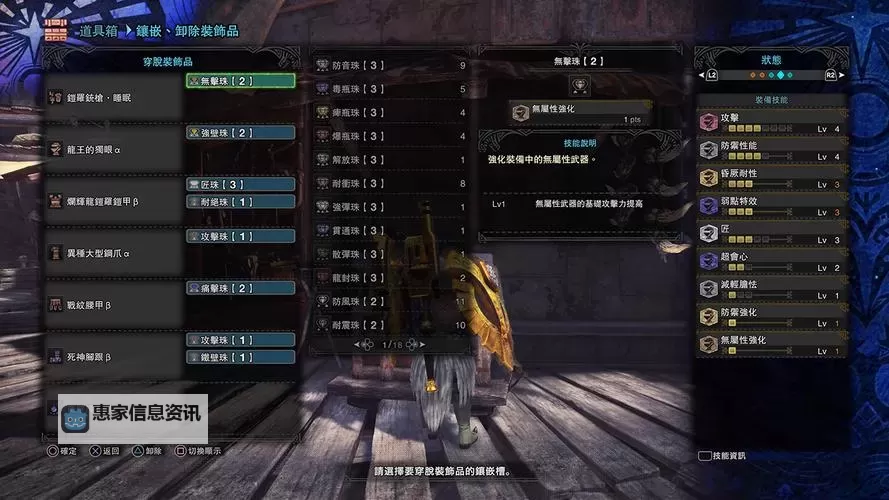Choose the 貫通珠【3】 decoration entry

[392, 231]
